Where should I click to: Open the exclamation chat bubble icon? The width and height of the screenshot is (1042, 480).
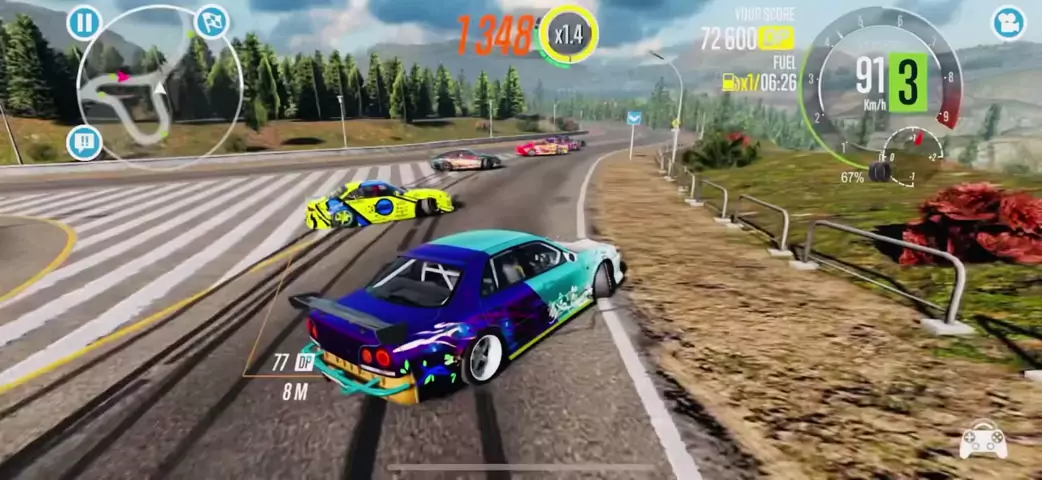coord(84,142)
